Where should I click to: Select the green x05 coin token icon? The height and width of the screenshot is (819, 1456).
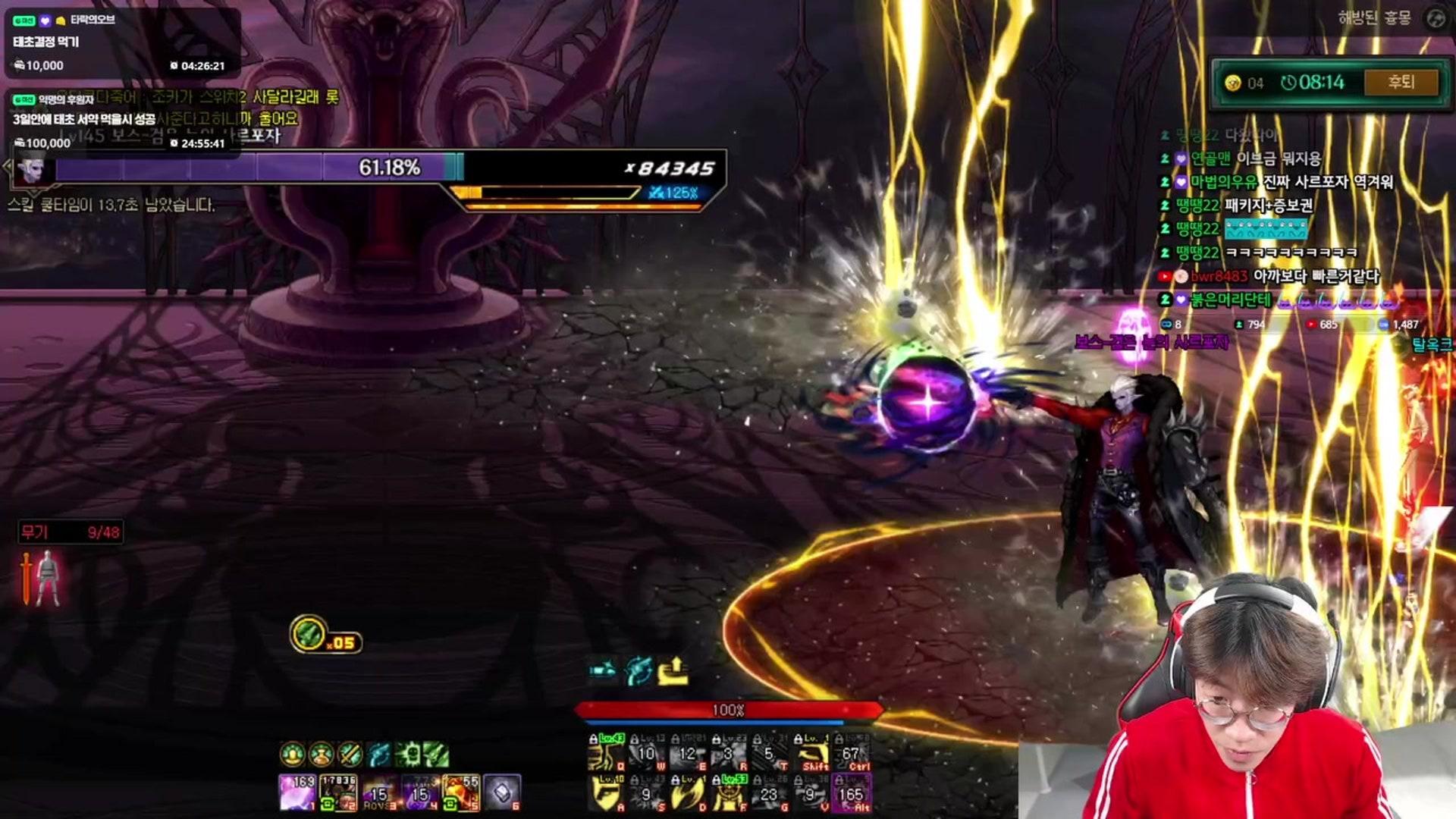click(309, 634)
